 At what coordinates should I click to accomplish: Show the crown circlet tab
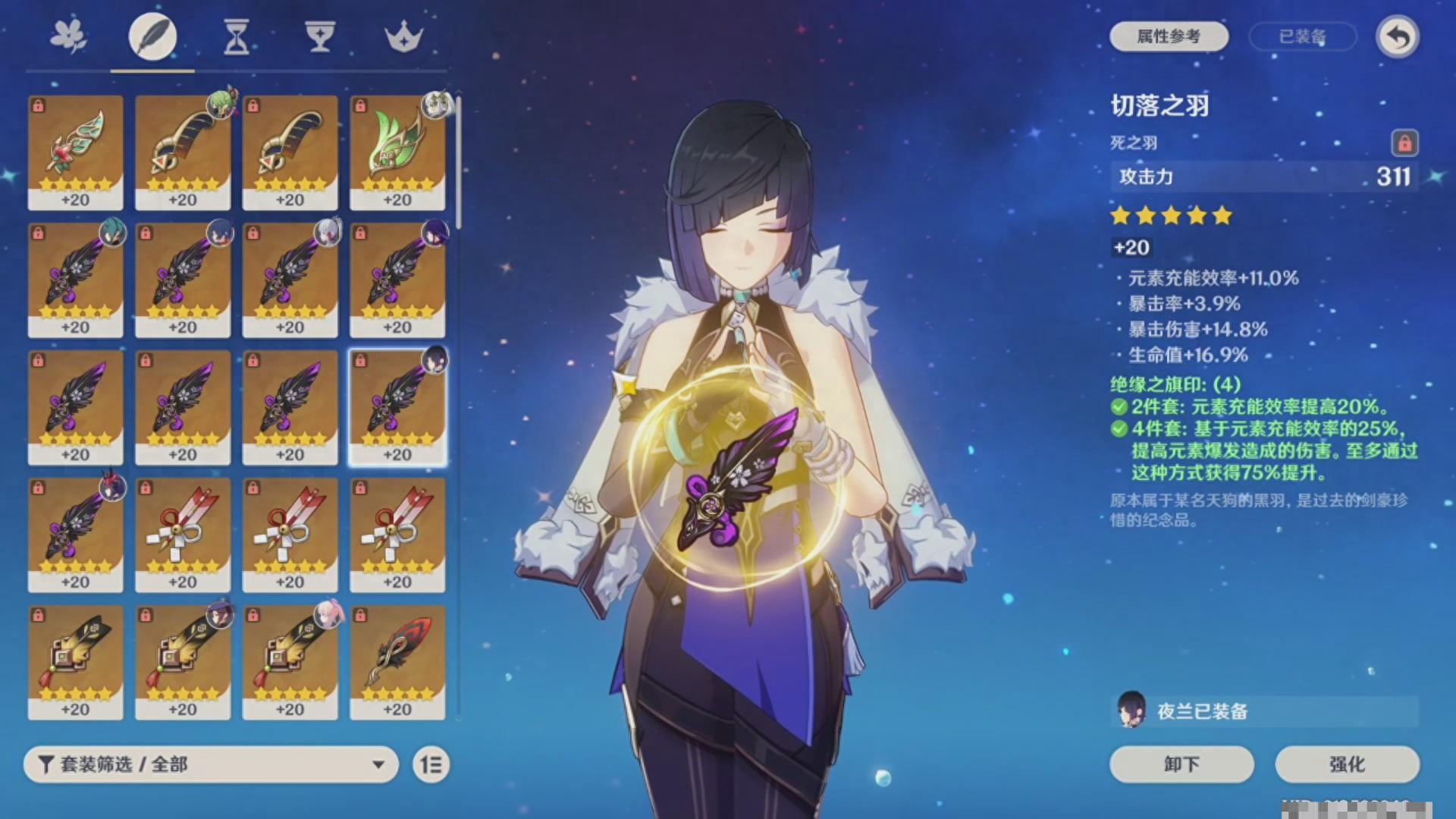(x=403, y=36)
